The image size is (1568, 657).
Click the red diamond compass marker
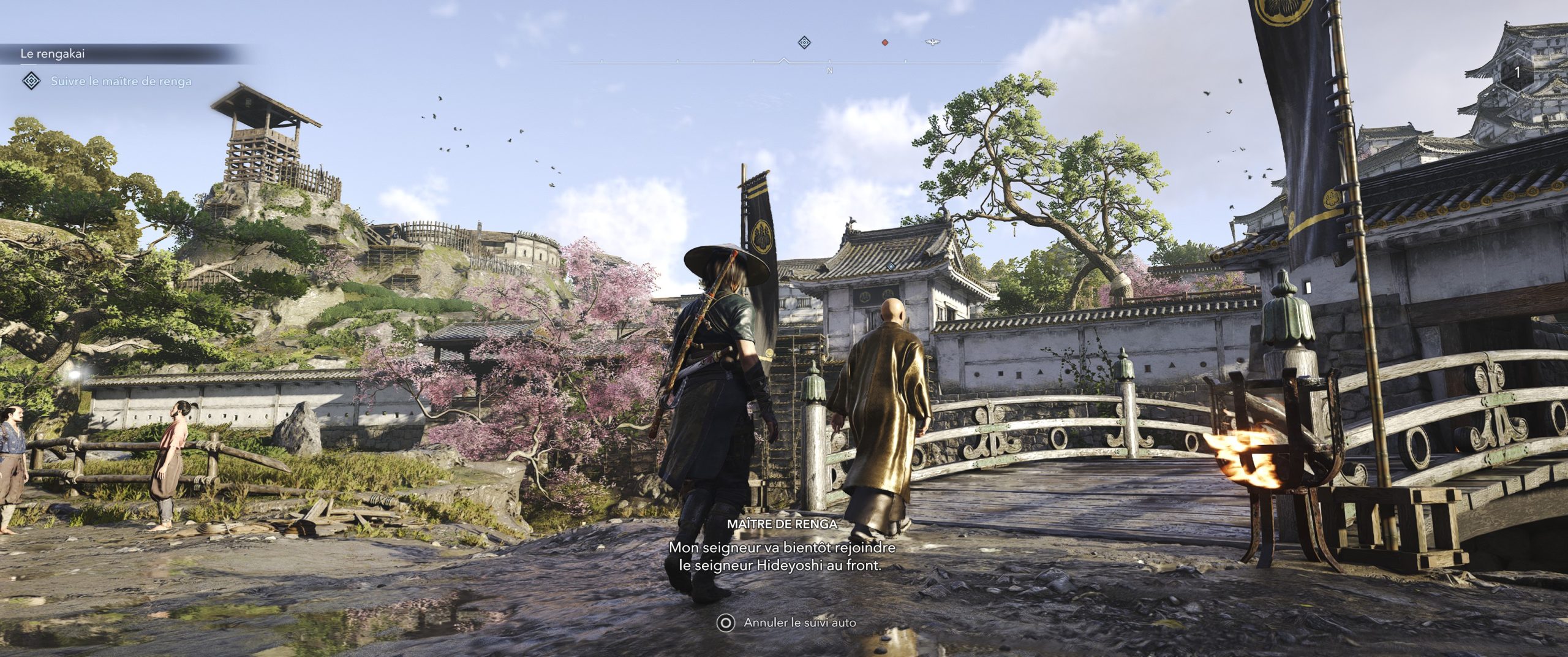point(884,42)
